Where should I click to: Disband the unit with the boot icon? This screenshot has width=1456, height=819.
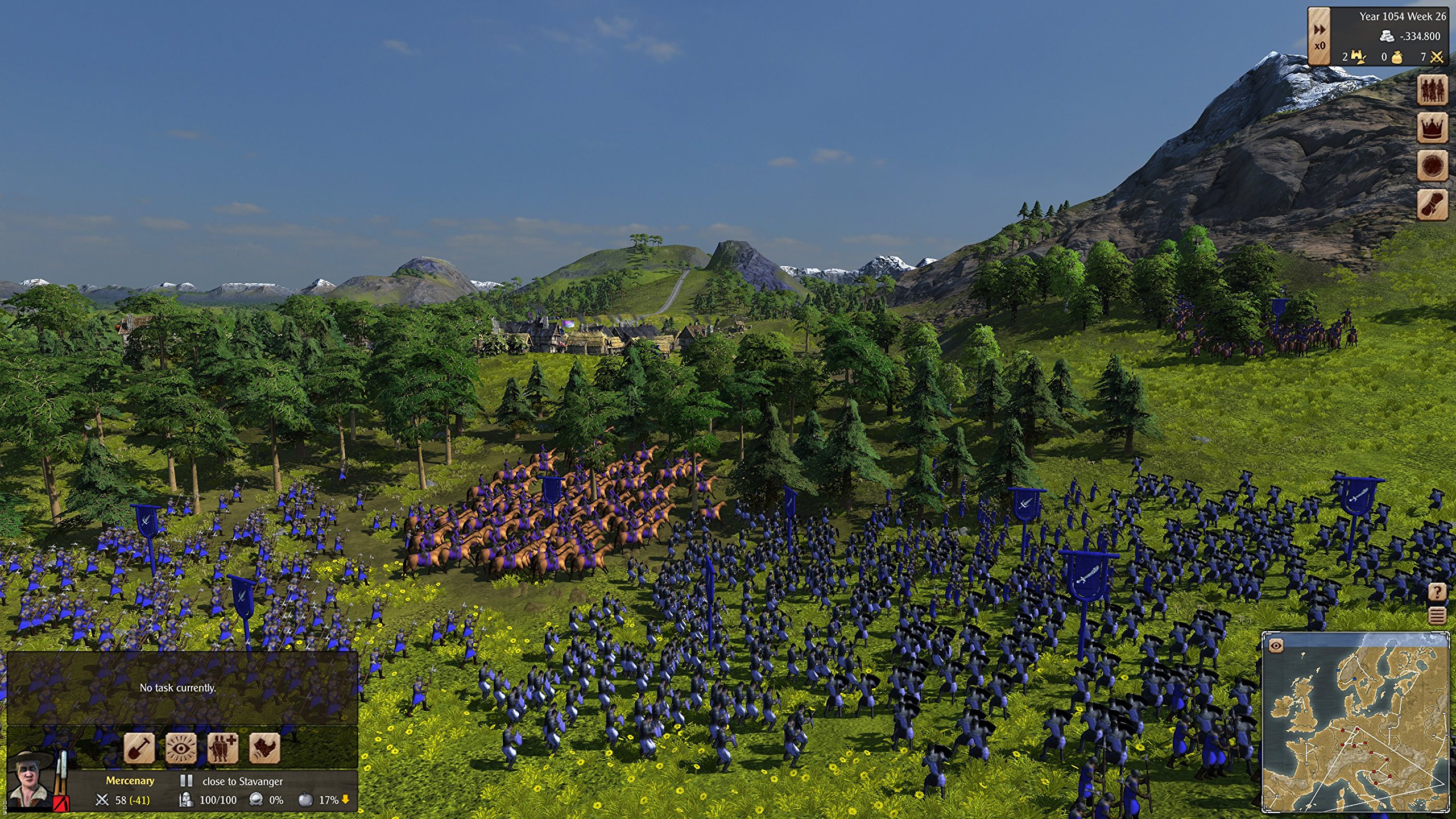[263, 750]
